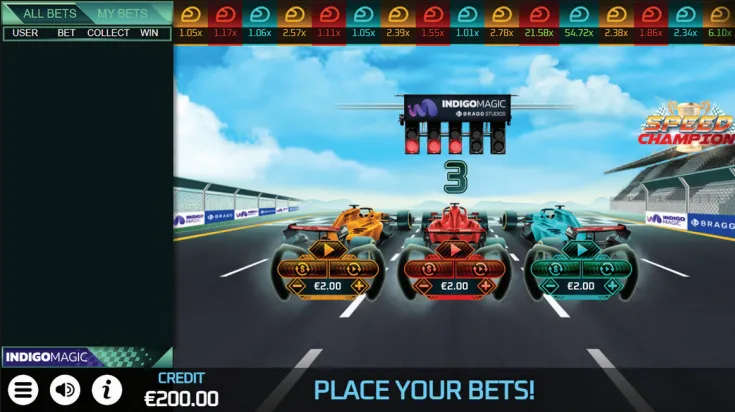Screen dimensions: 735x412
Task: Toggle the sound speaker button
Action: click(x=65, y=389)
